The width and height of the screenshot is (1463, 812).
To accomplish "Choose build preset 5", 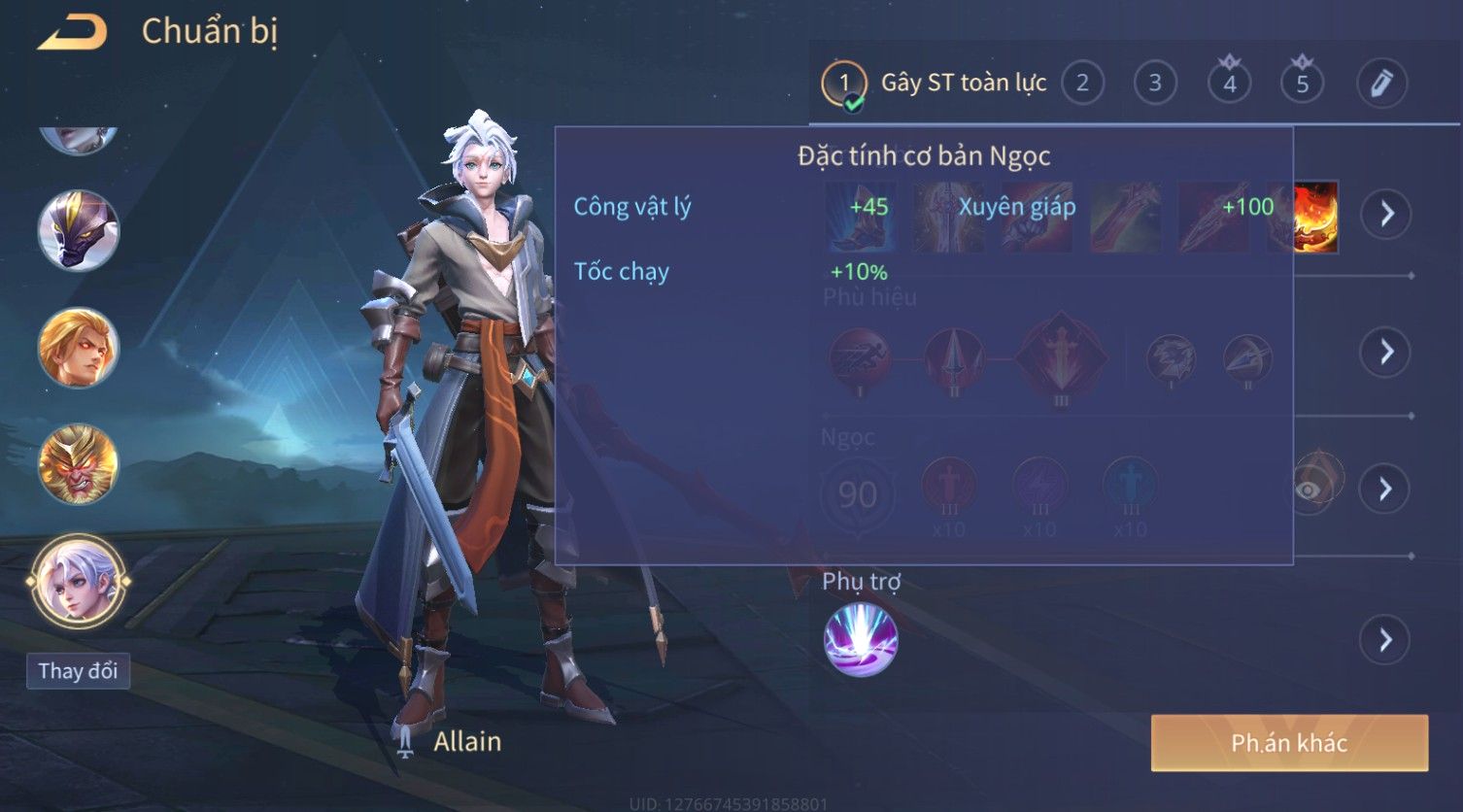I will pyautogui.click(x=1302, y=84).
